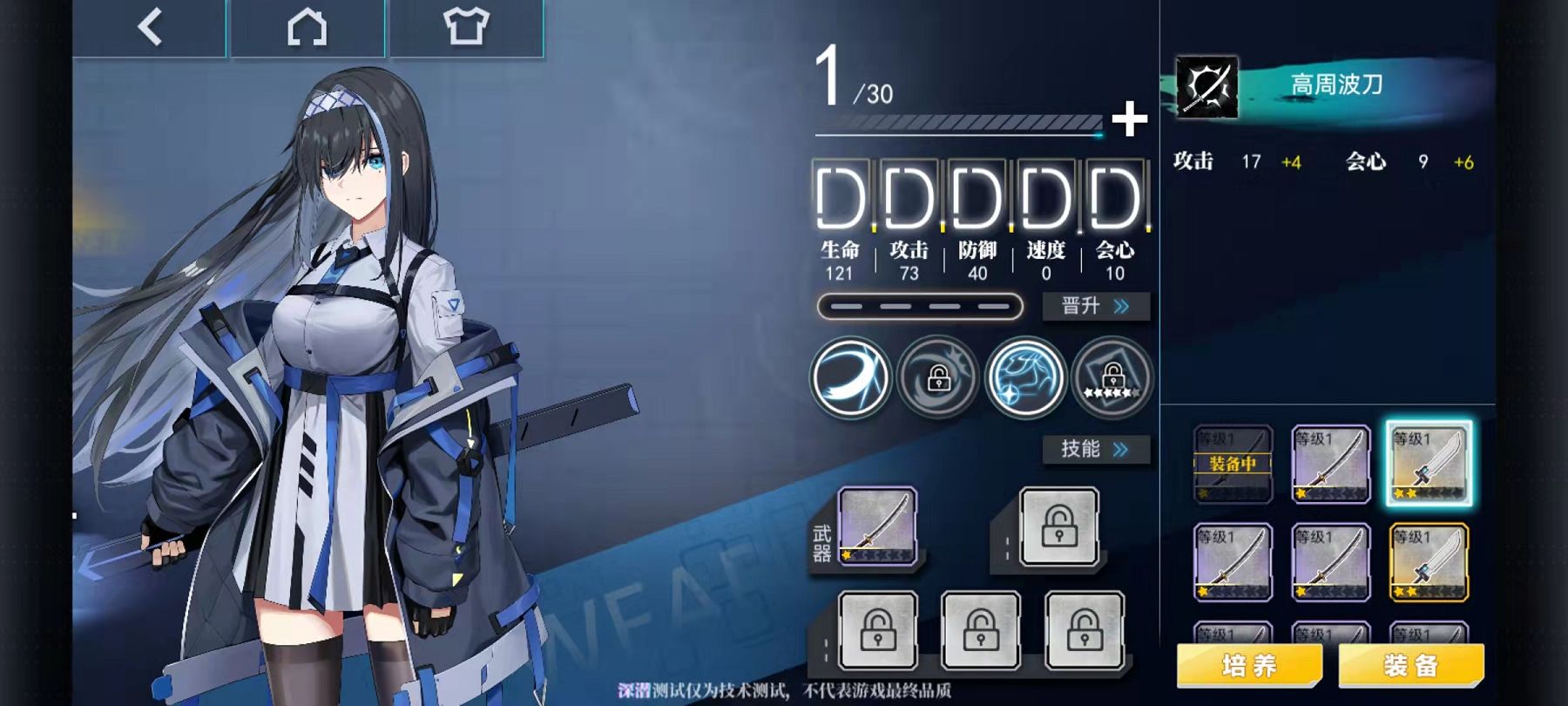Select the equipped 武器 weapon slot
Screen dimensions: 1568x706
876,526
